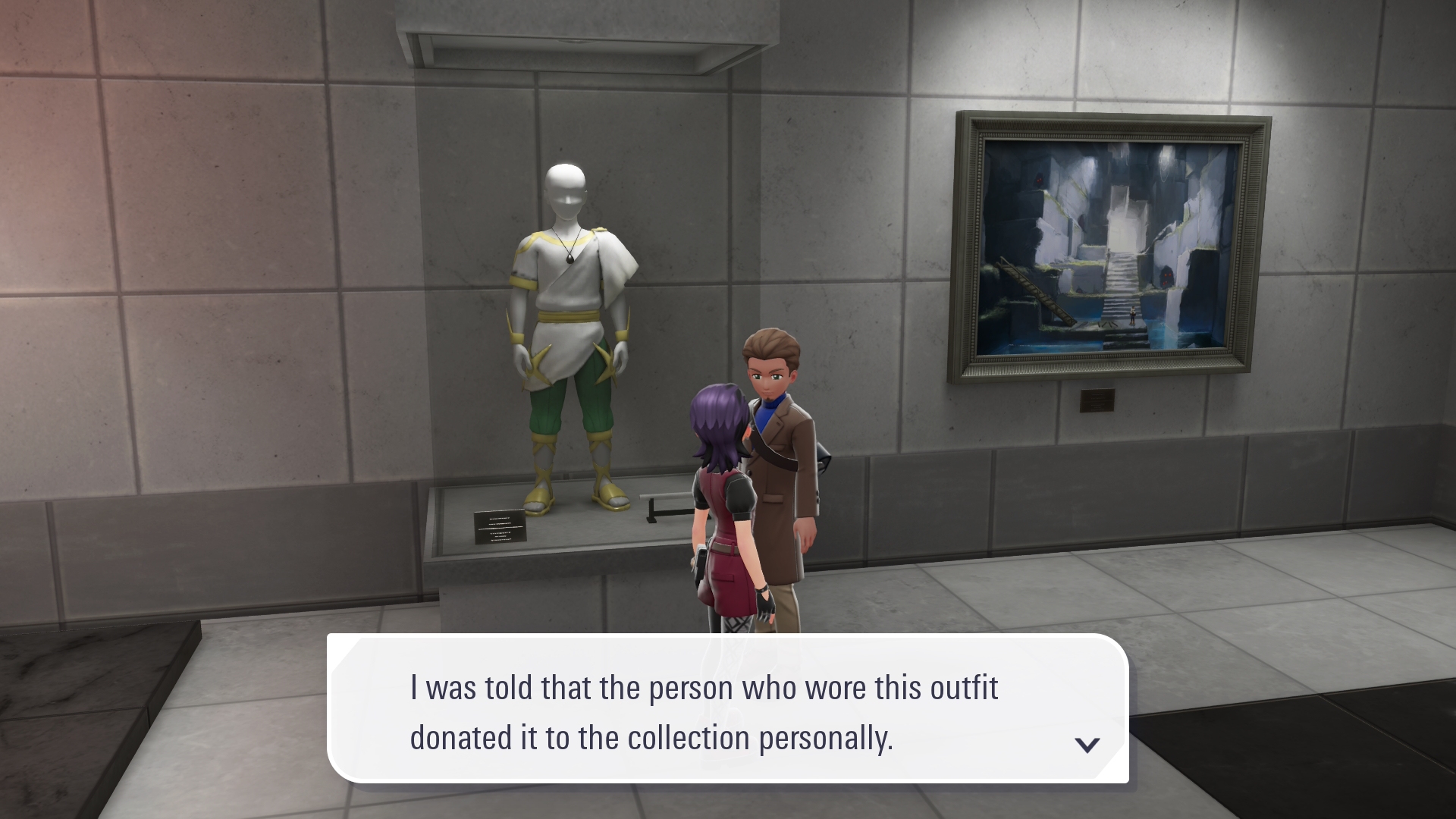Advance dialogue with the down-arrow indicator

1087,745
